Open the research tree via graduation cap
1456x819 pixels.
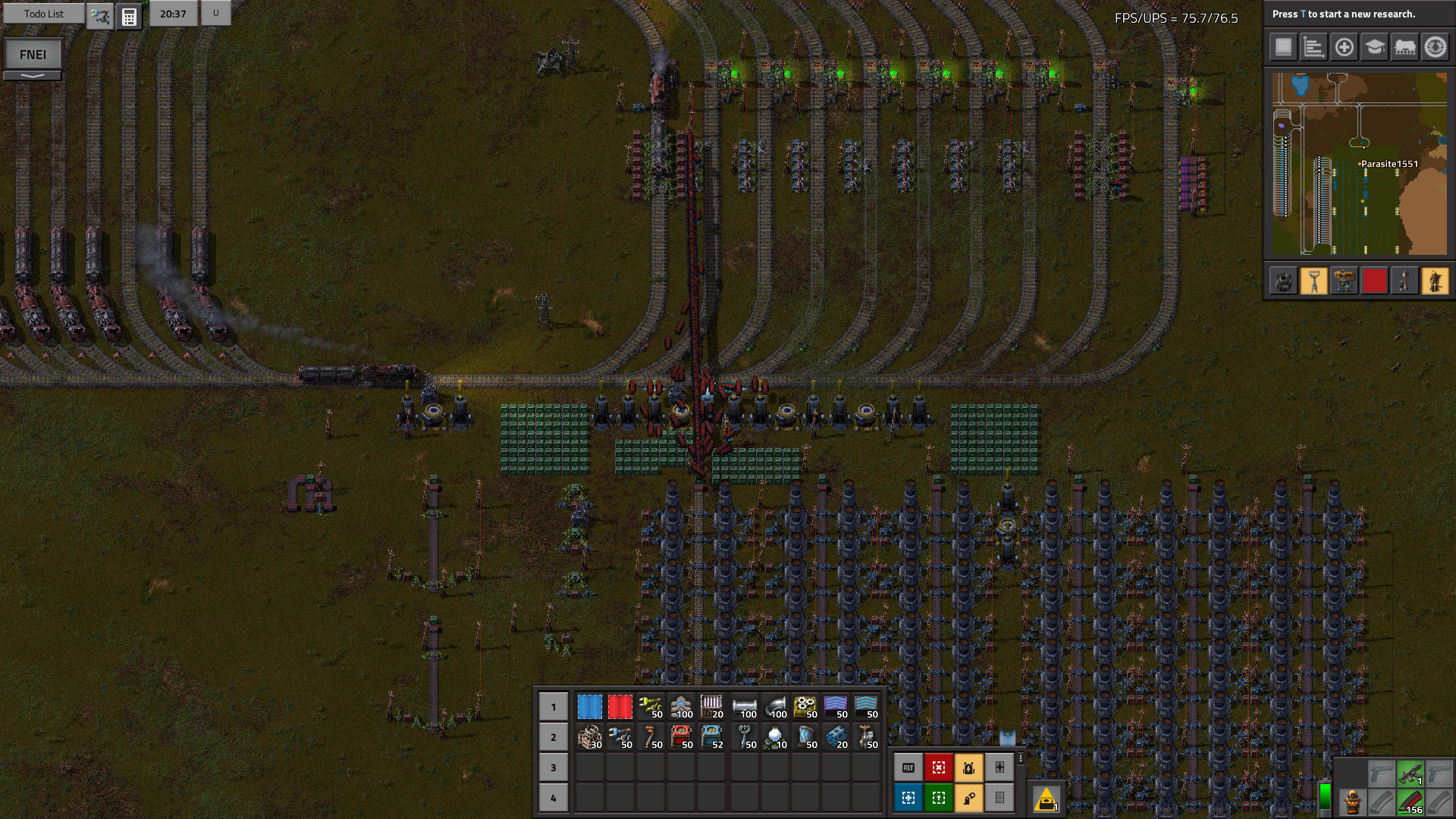[1374, 47]
